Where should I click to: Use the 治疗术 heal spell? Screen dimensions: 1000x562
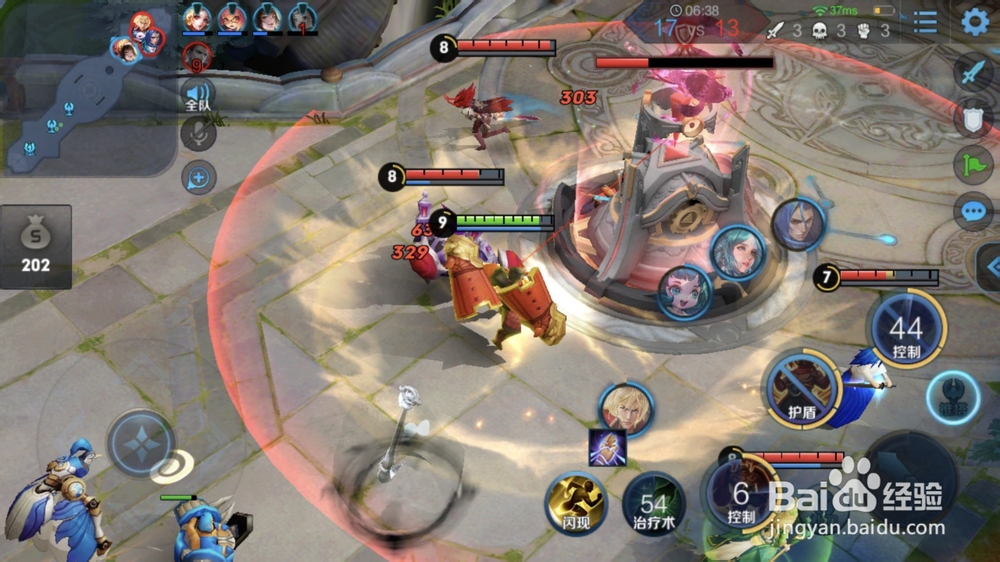[652, 502]
